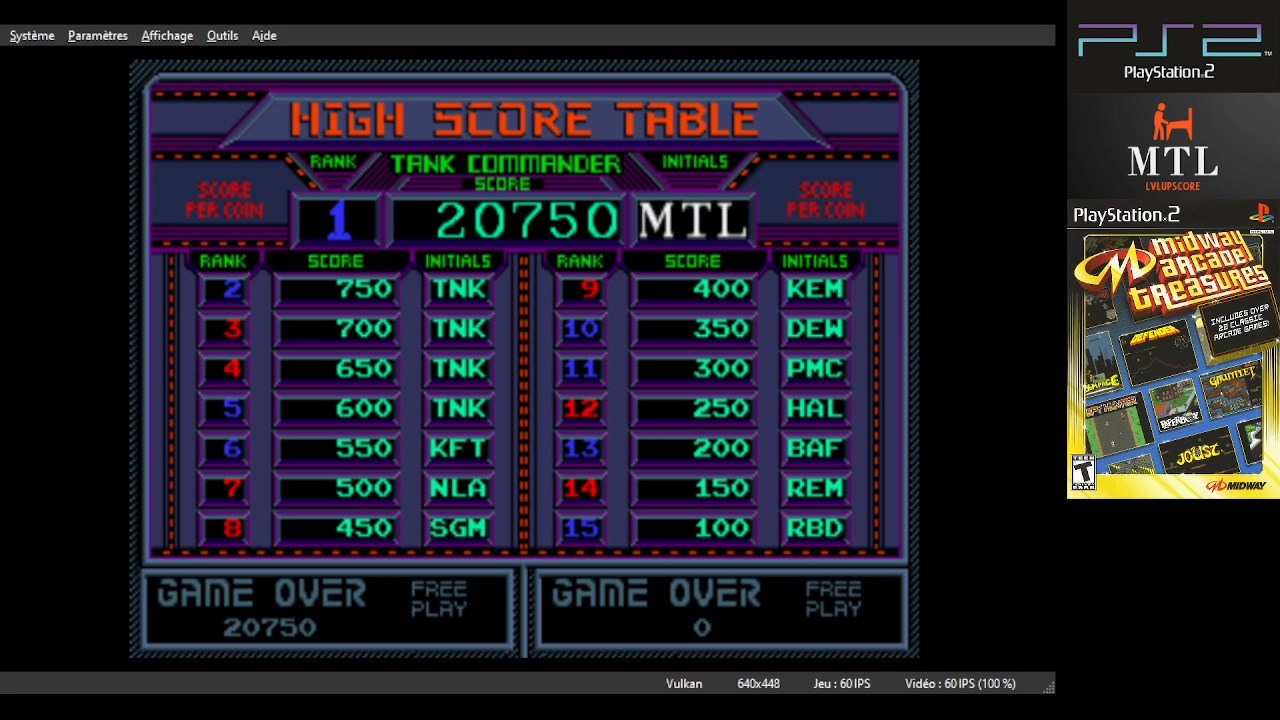Click the HIGH SCORE TABLE header

[x=524, y=118]
